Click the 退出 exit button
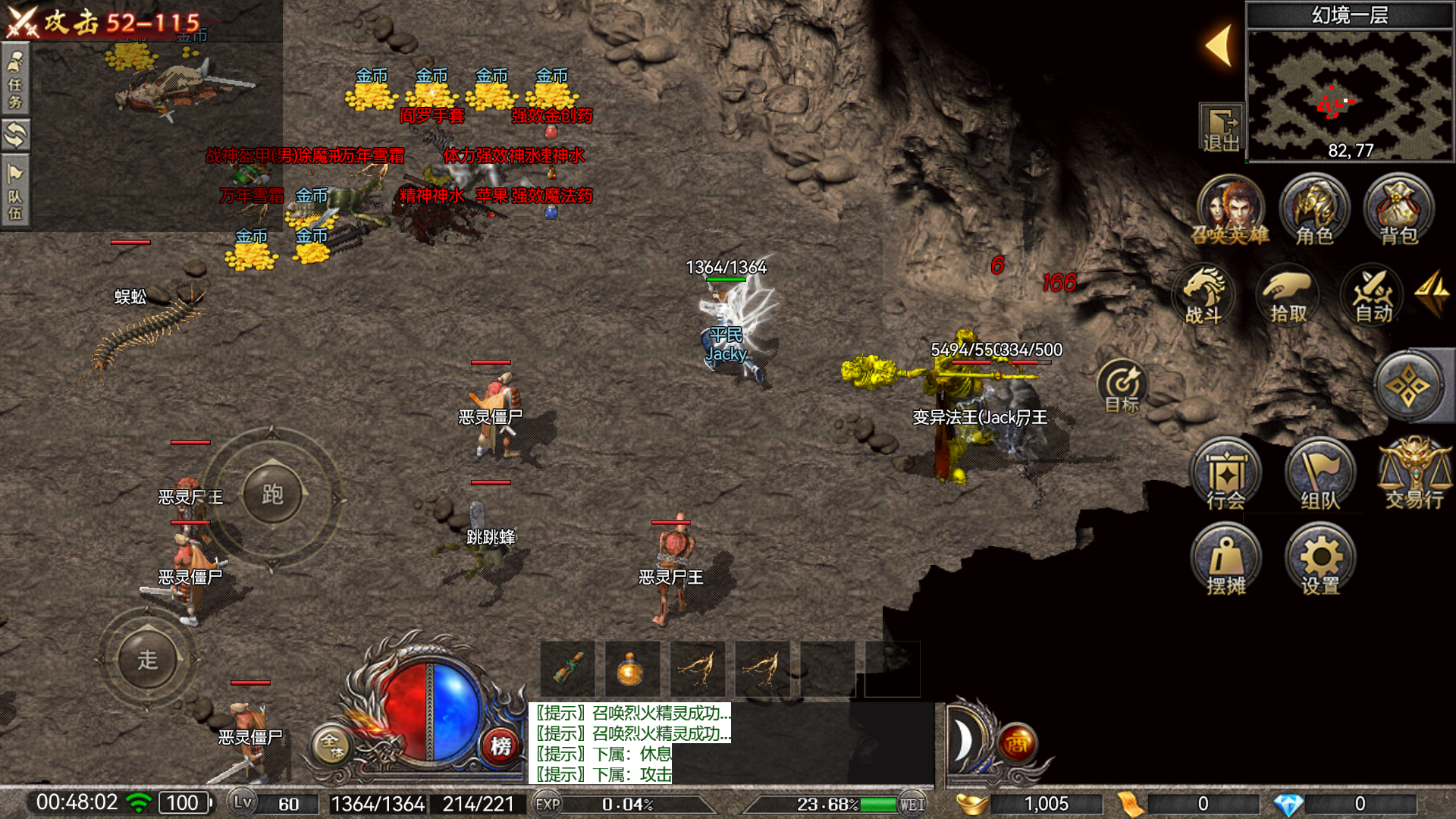This screenshot has width=1456, height=819. click(1221, 128)
